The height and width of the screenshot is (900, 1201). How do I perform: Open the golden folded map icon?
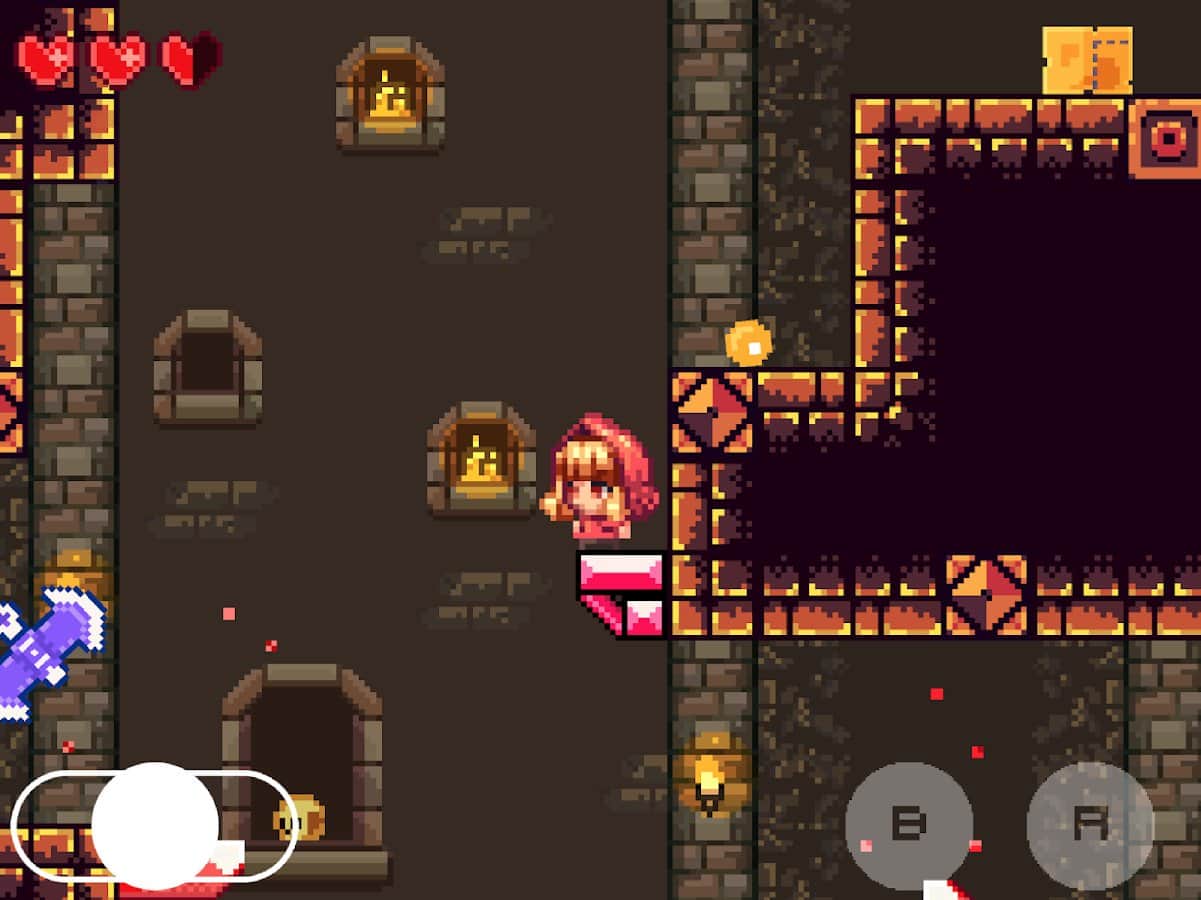[1087, 60]
